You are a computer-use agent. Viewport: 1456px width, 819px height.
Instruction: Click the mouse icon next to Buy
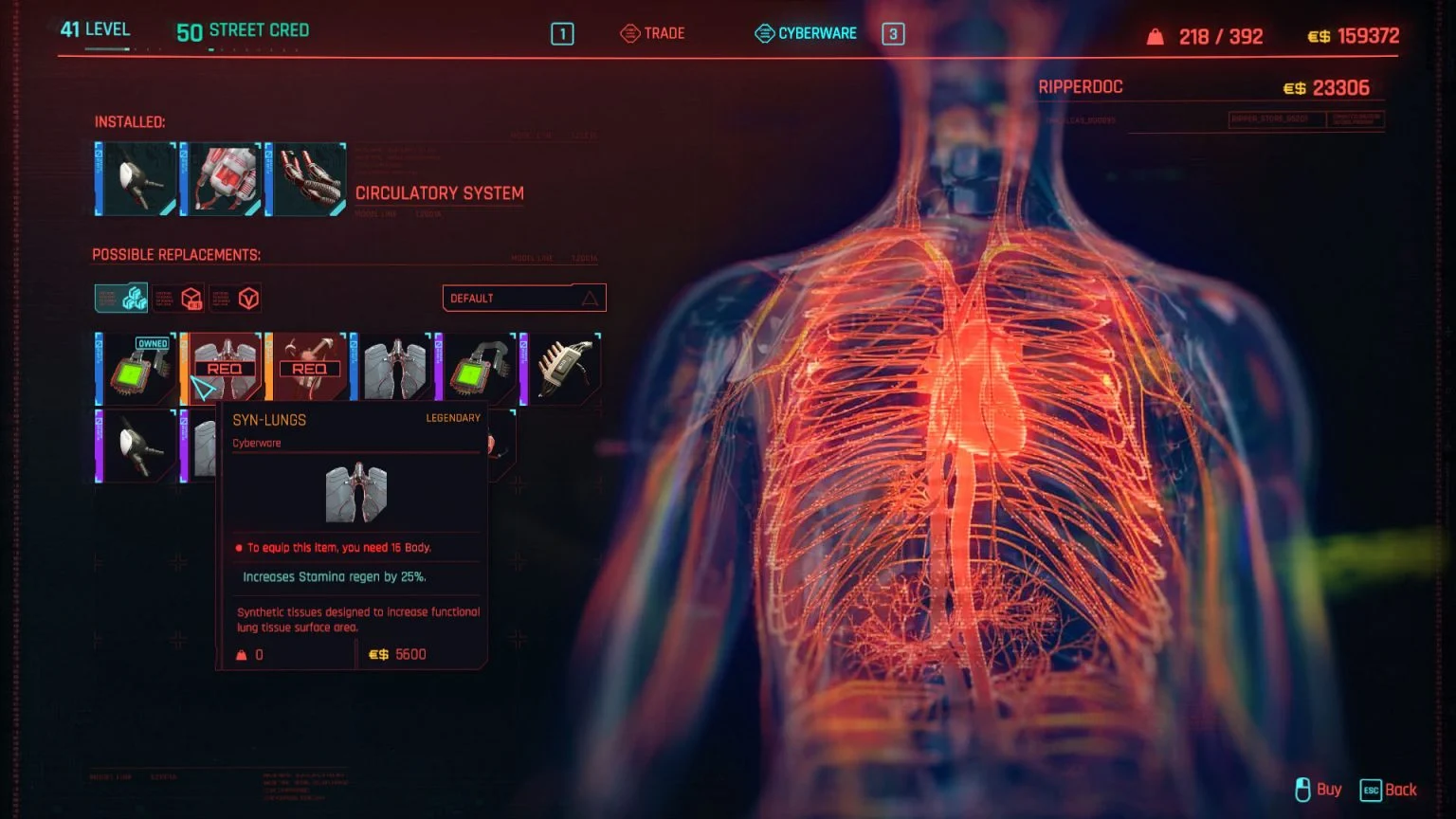1301,790
